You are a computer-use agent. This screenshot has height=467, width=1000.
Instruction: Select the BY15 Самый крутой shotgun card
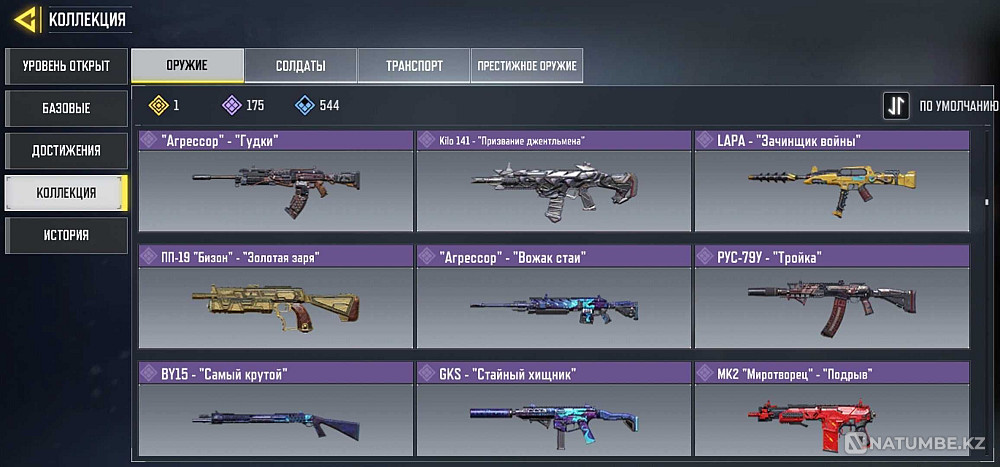pos(275,412)
